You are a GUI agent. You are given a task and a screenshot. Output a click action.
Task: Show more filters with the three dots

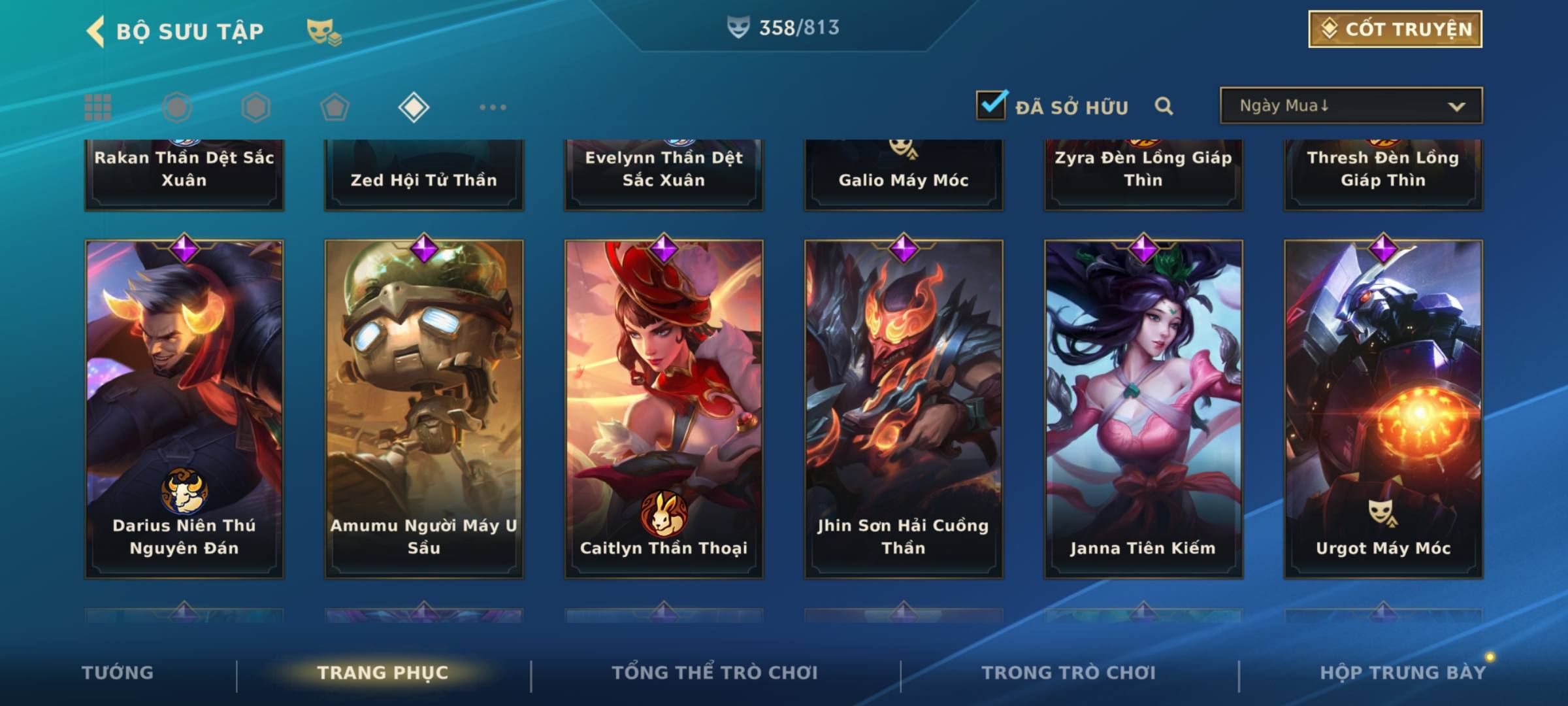point(493,107)
